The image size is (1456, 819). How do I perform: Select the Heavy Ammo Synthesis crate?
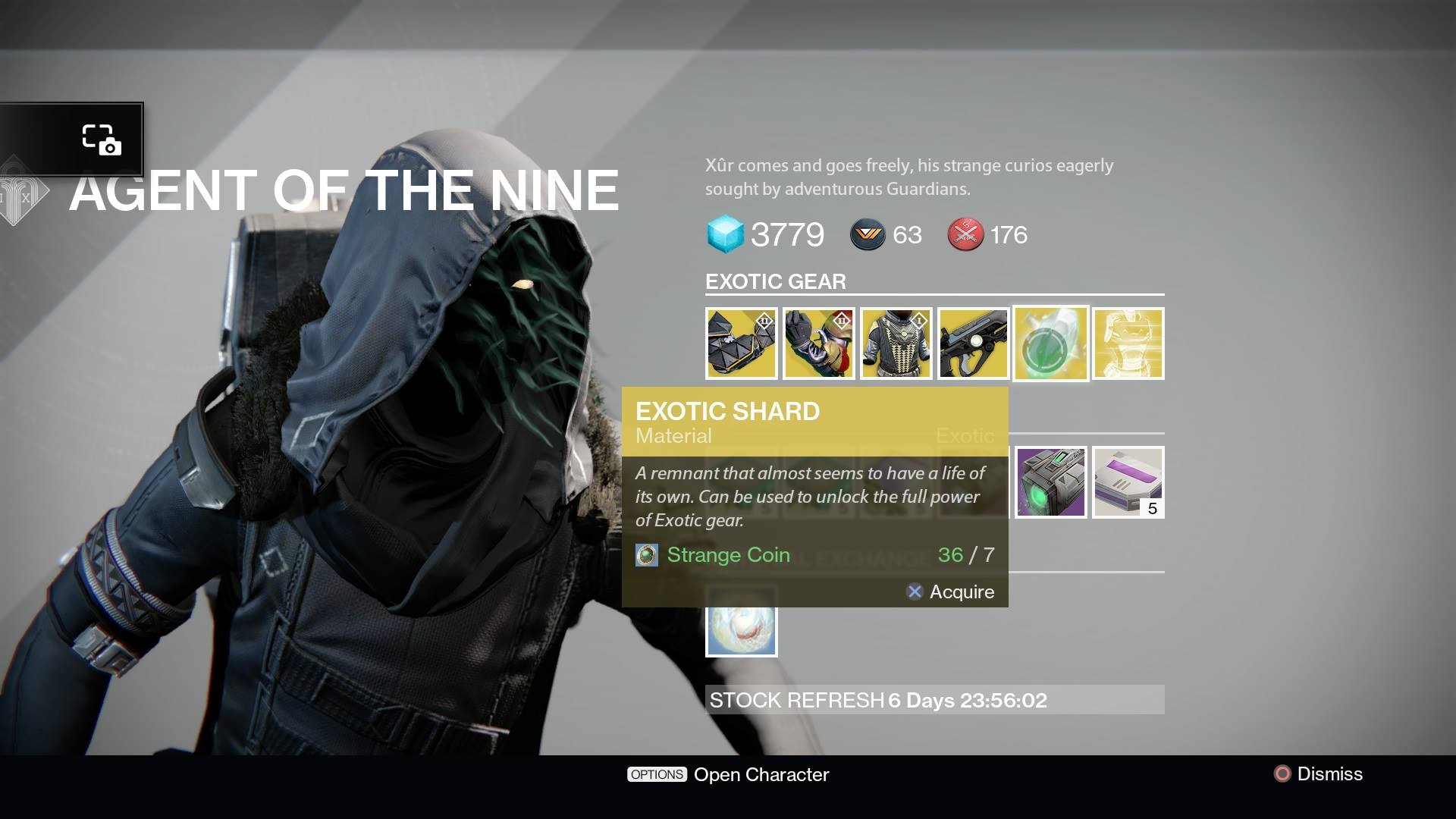coord(1050,482)
